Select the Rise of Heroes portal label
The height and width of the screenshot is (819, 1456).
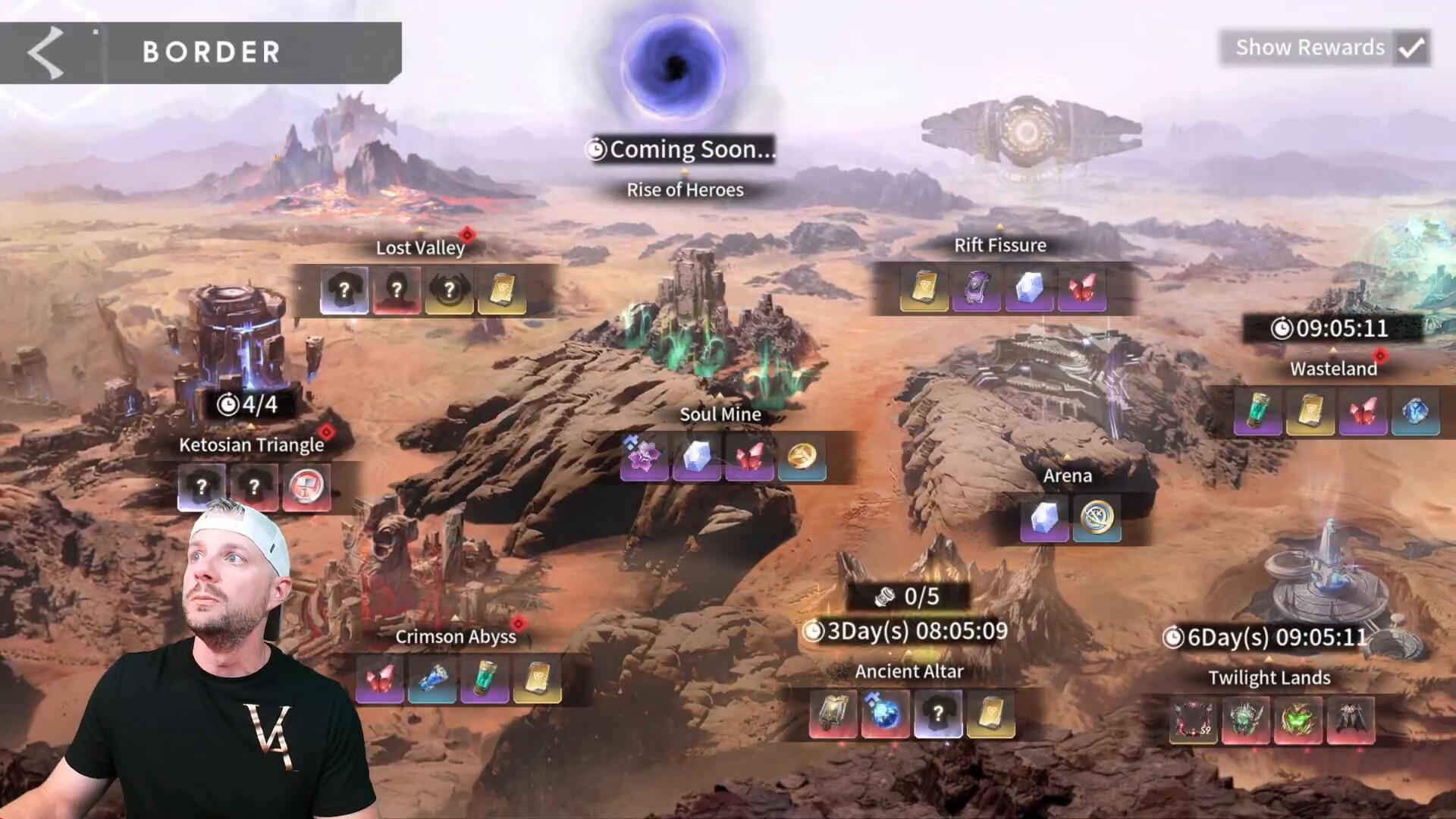(684, 190)
